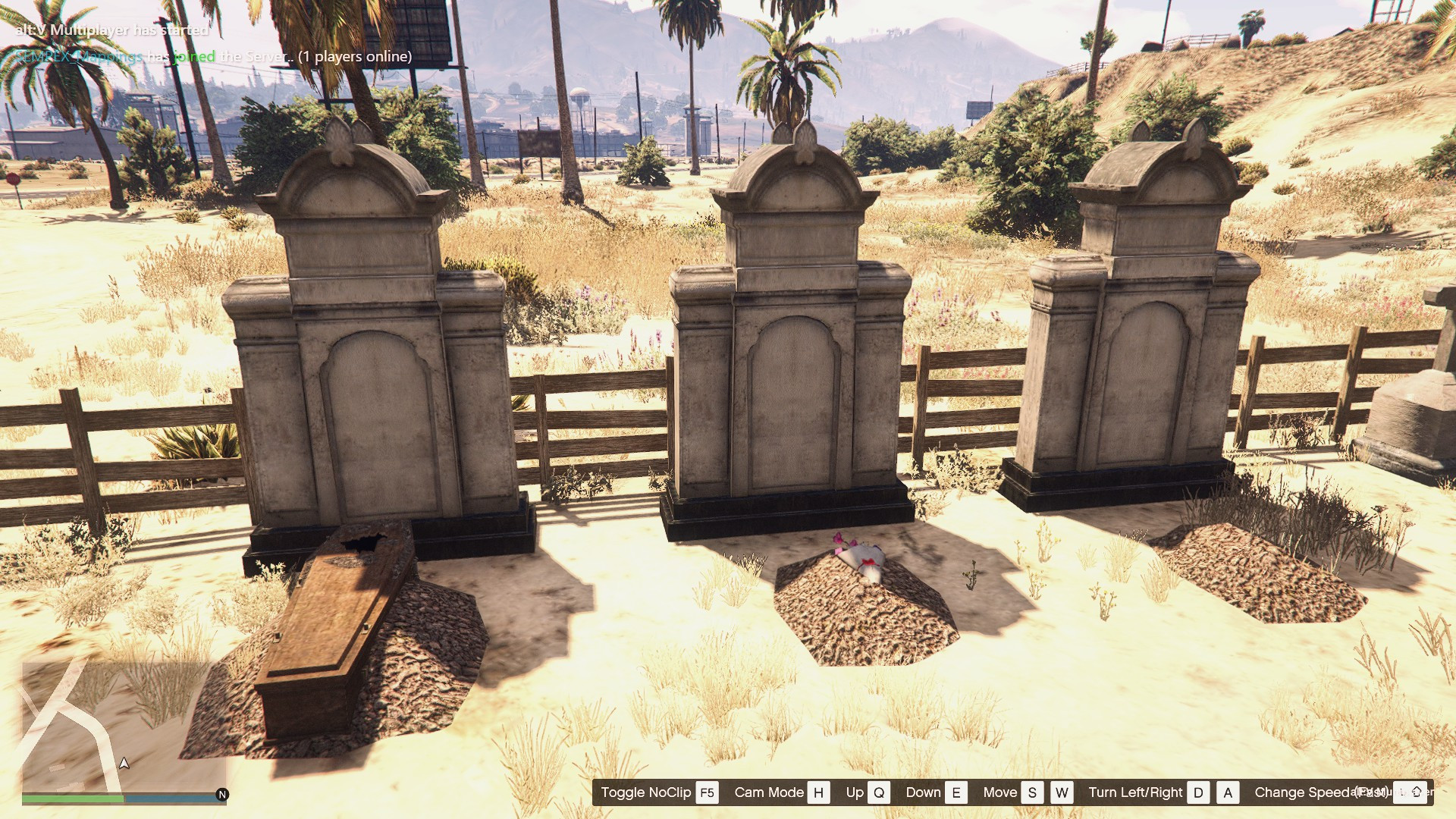Click the server join chat message
Viewport: 1456px width, 819px height.
pos(214,57)
